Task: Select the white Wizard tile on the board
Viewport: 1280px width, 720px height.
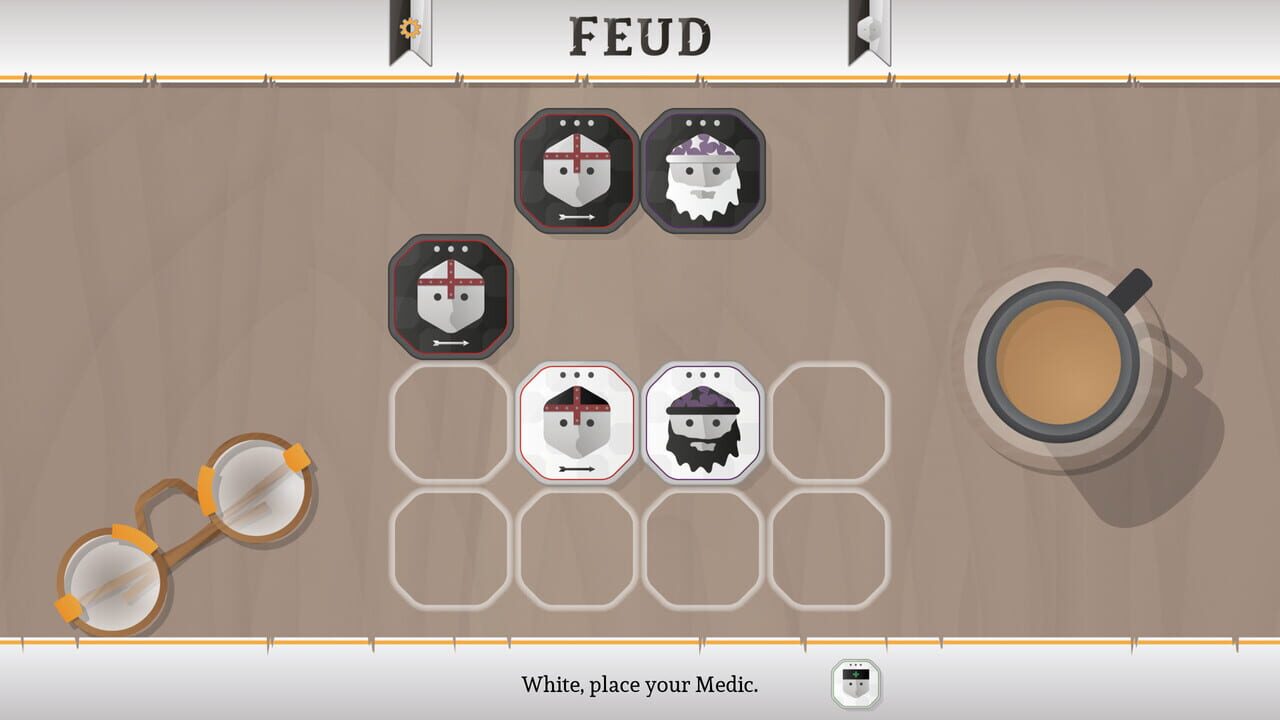Action: point(705,421)
